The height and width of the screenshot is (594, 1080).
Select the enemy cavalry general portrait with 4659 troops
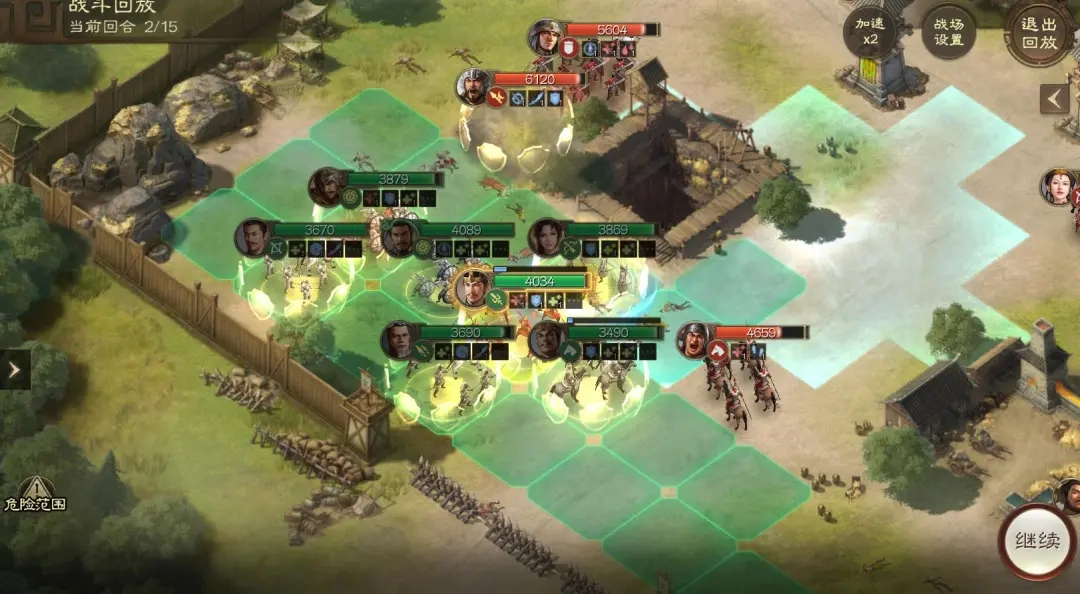694,340
